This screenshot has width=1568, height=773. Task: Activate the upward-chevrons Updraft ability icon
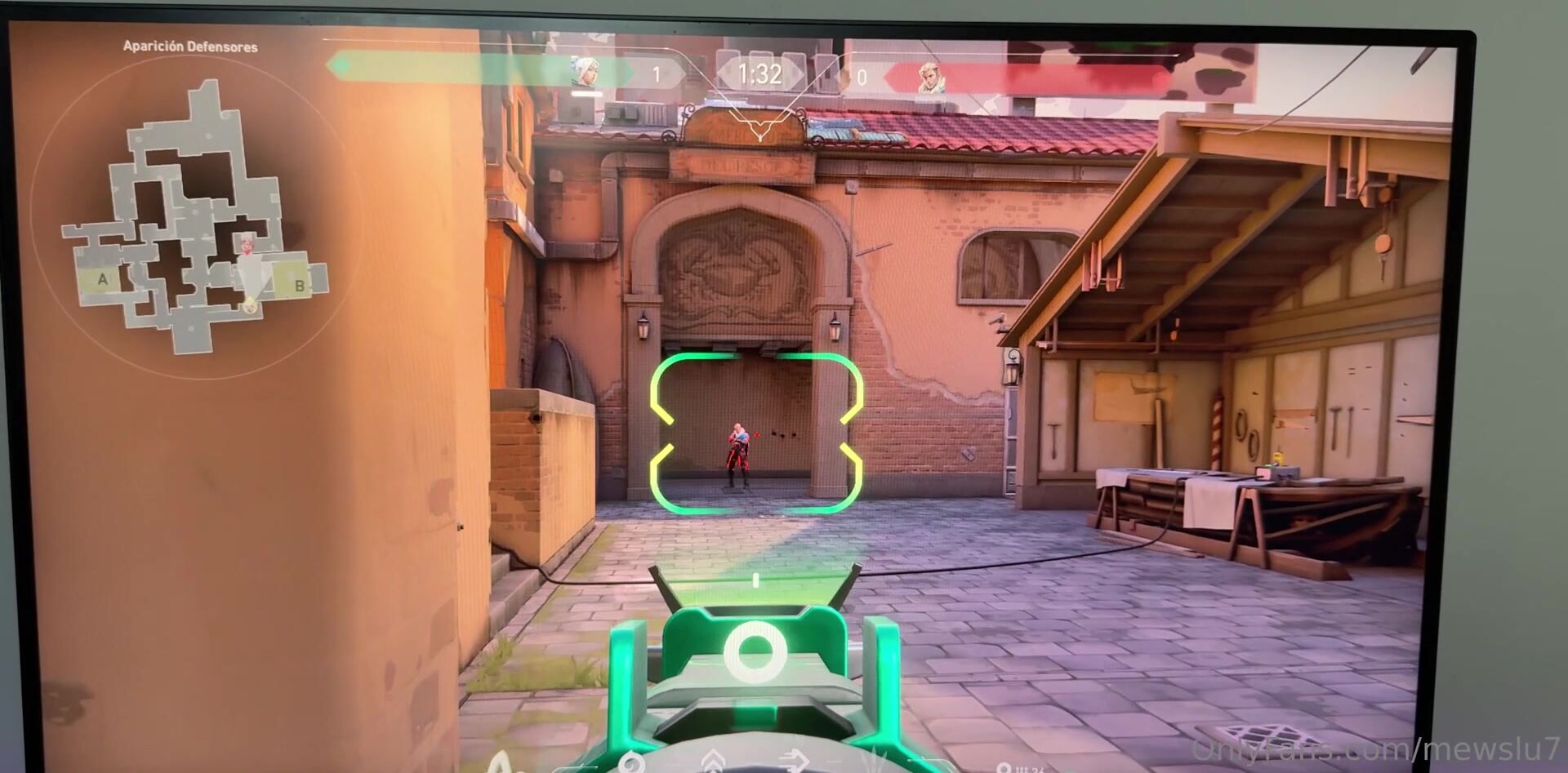point(713,761)
